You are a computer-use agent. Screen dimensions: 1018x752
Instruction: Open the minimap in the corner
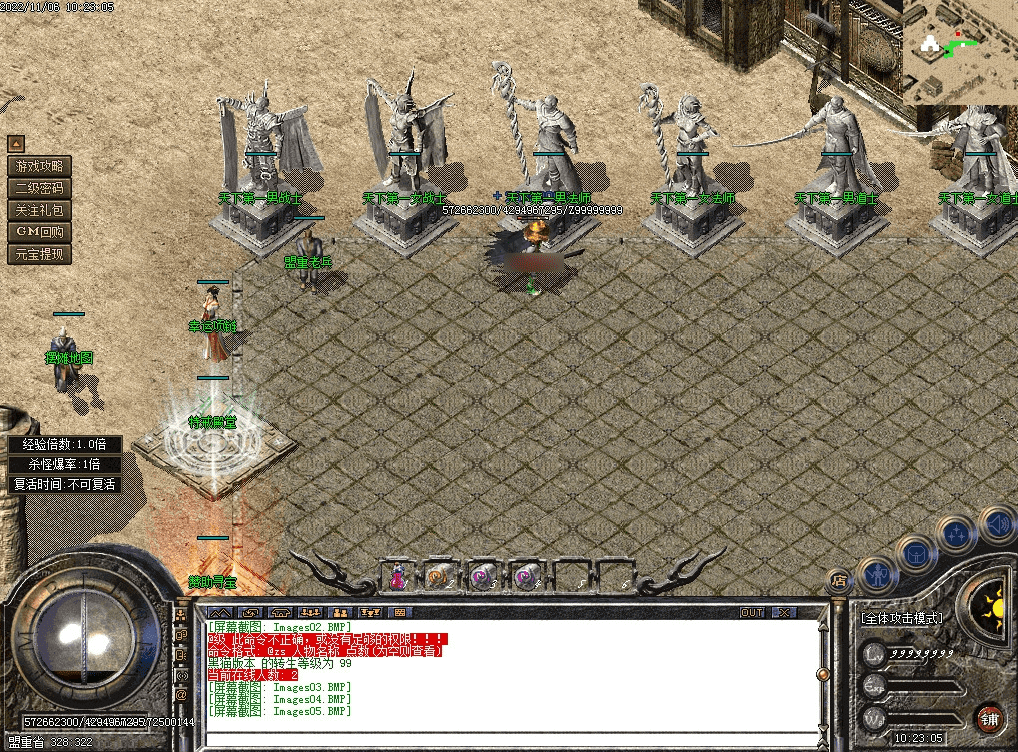pyautogui.click(x=959, y=51)
